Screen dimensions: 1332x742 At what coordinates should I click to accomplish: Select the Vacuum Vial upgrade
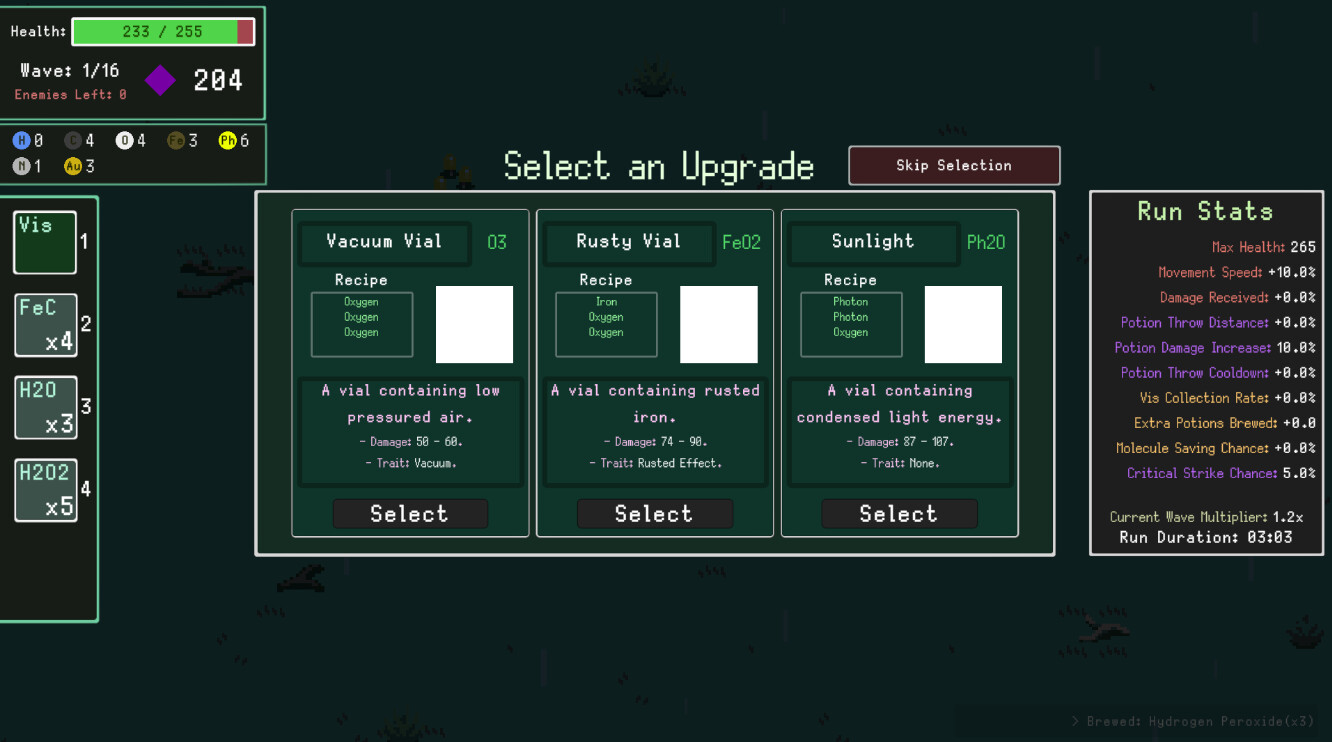pos(410,513)
